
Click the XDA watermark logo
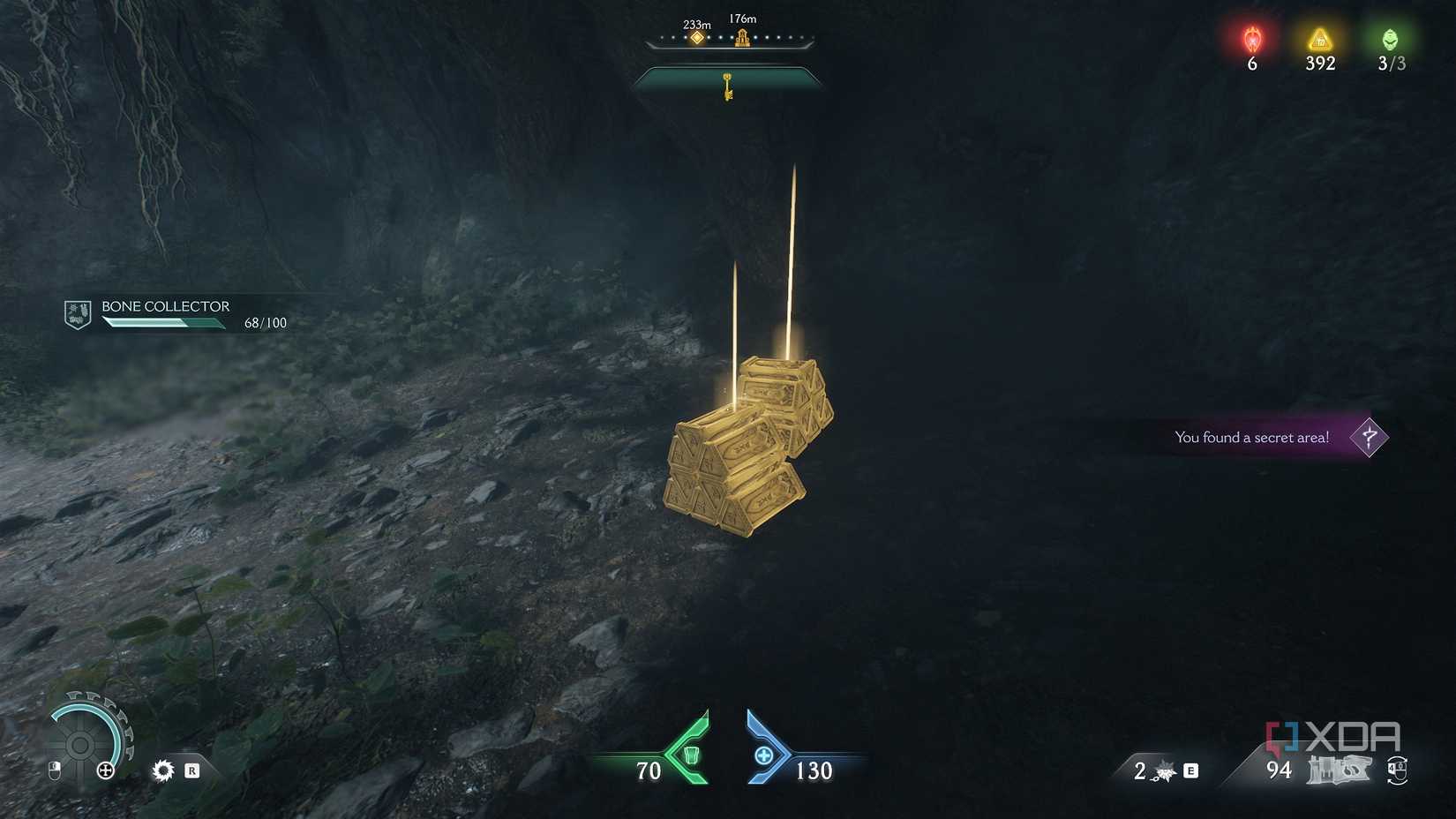click(x=1332, y=738)
